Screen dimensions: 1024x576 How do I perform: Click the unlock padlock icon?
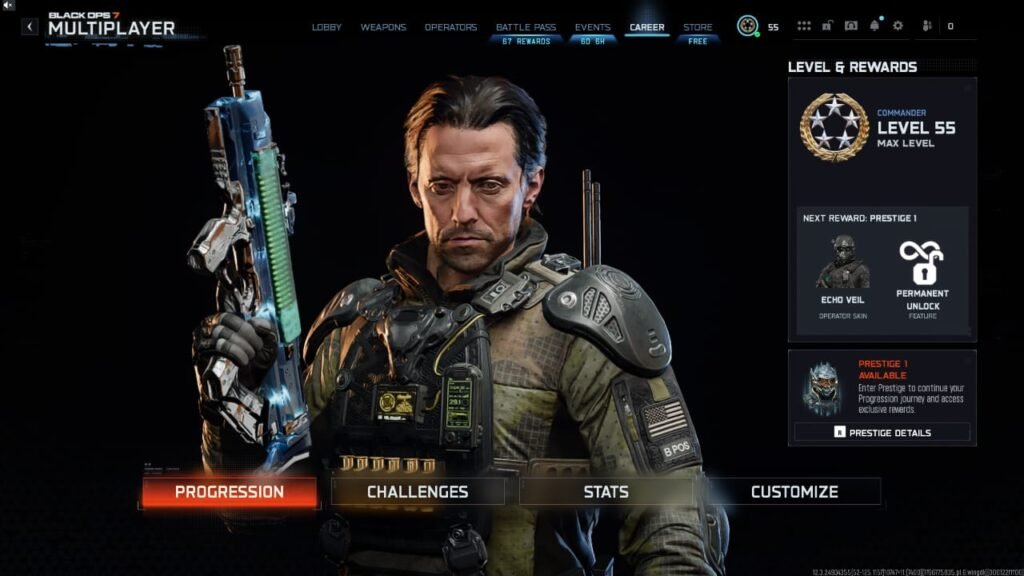click(828, 26)
